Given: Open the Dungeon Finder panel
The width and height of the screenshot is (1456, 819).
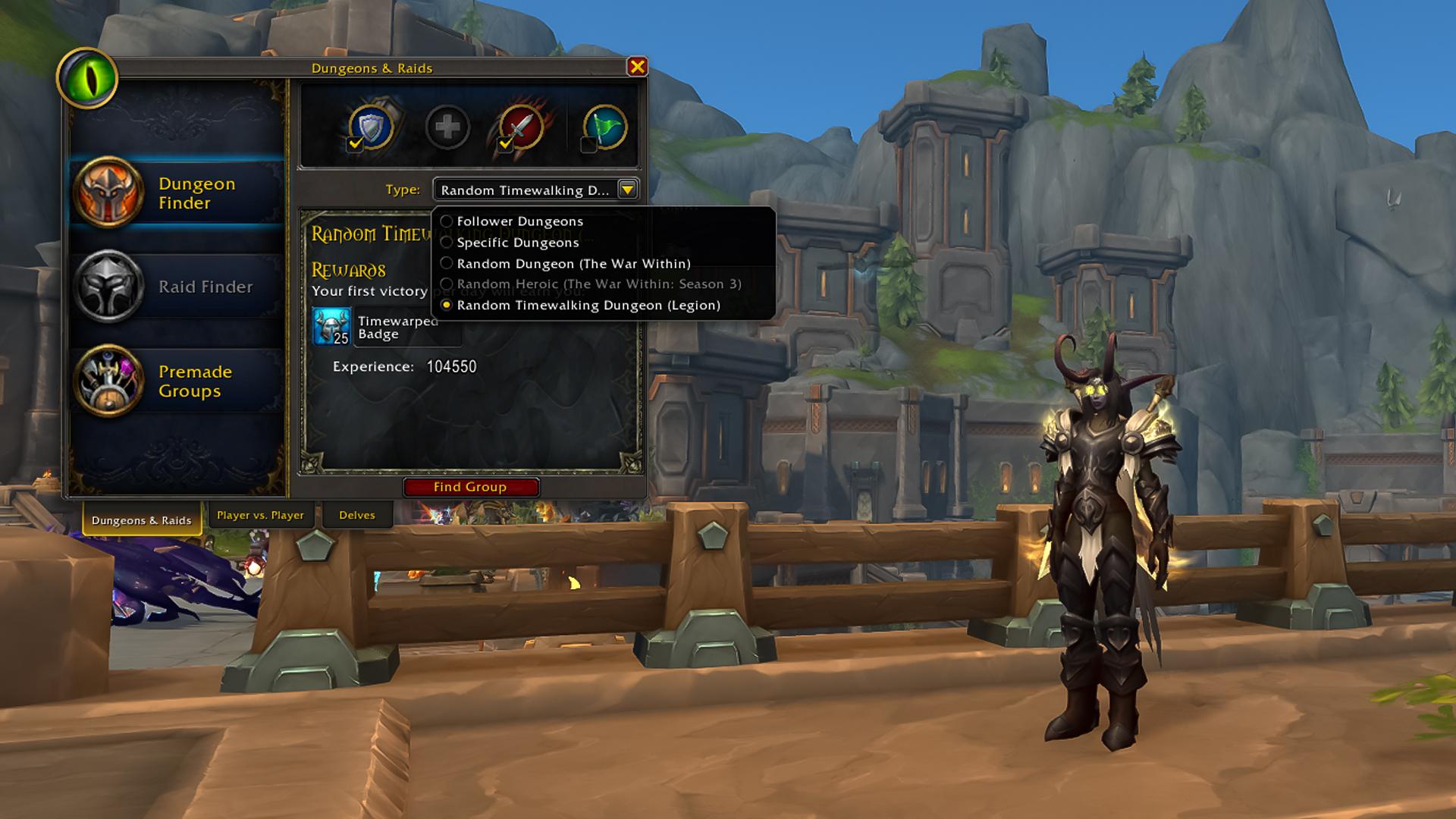Looking at the screenshot, I should pos(176,193).
